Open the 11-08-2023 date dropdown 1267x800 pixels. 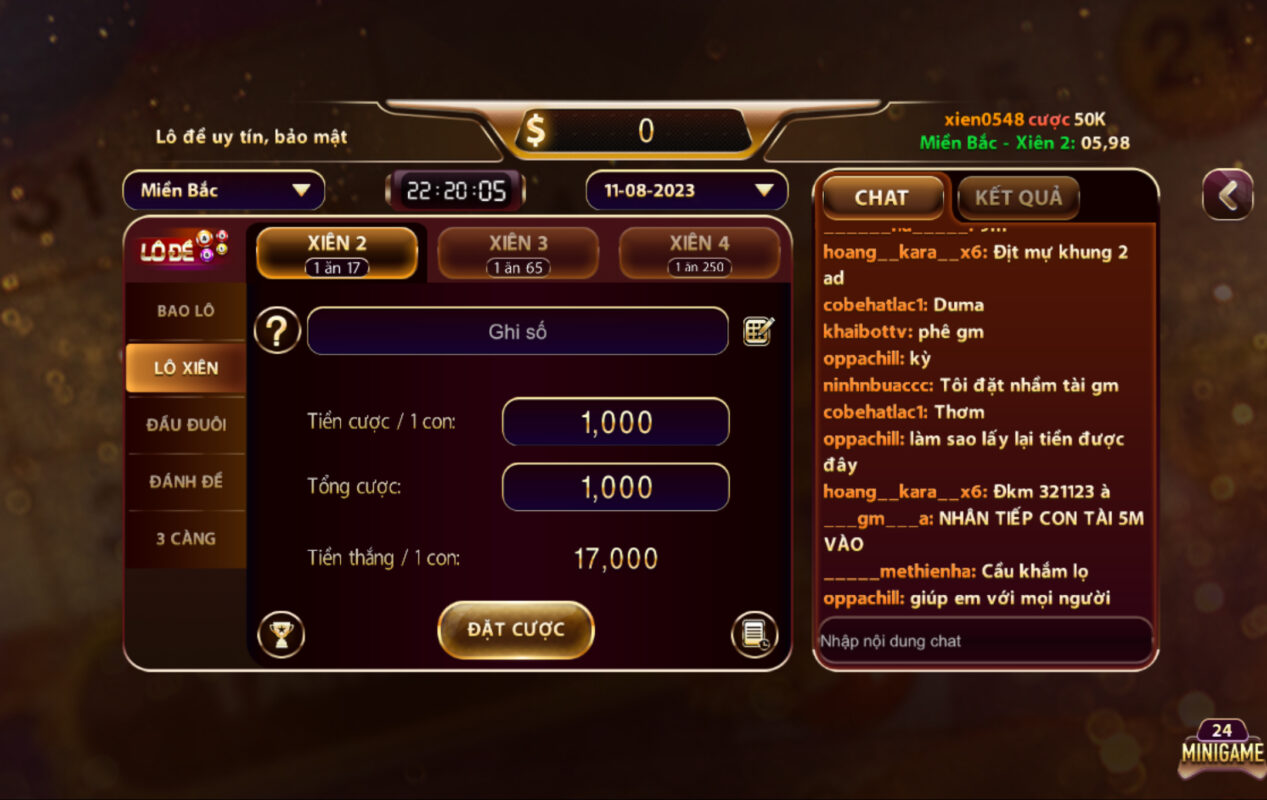click(686, 190)
